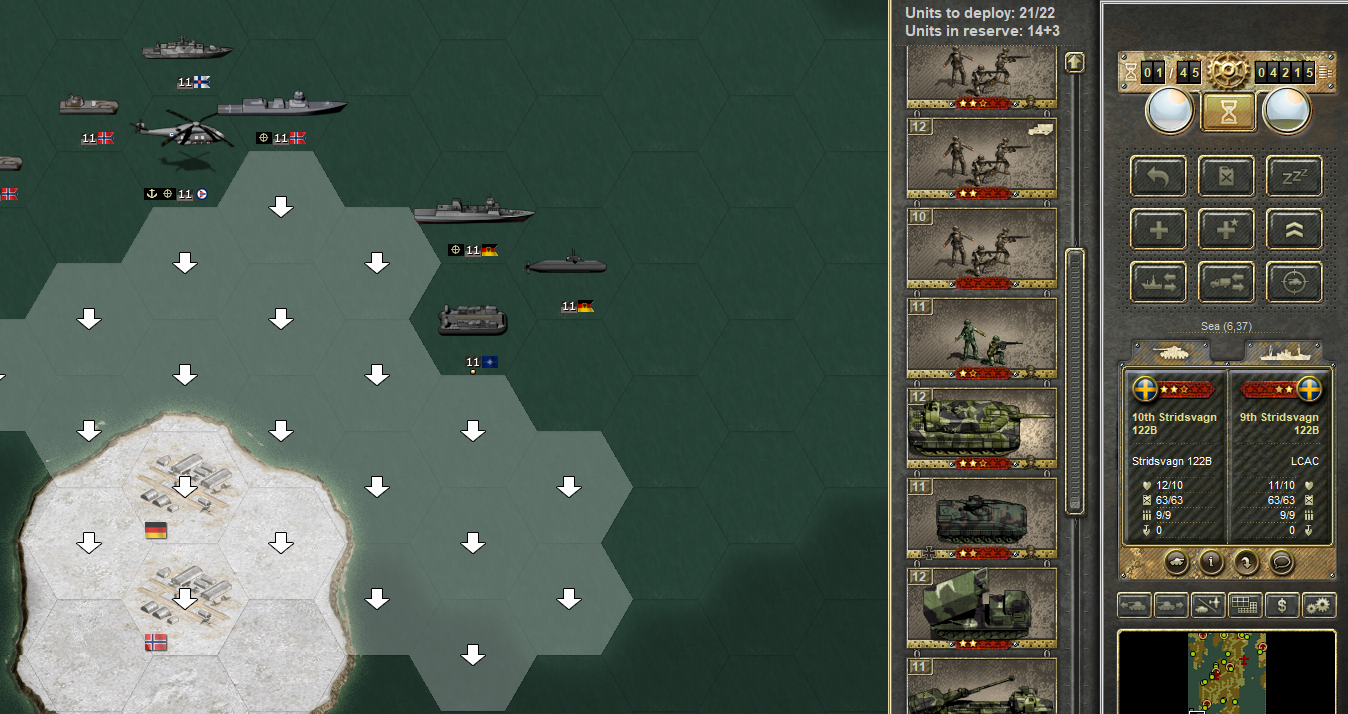This screenshot has height=714, width=1348.
Task: Put the unit to sleep with the ZZZ button
Action: 1294,177
